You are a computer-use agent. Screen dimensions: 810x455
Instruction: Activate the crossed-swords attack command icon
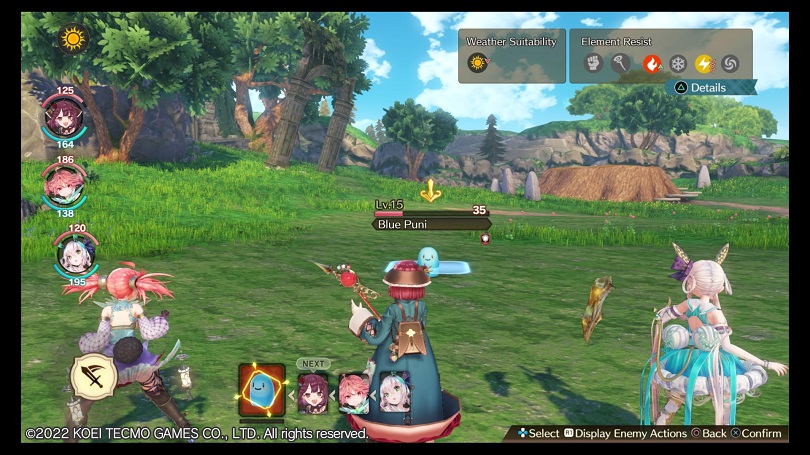pyautogui.click(x=91, y=378)
